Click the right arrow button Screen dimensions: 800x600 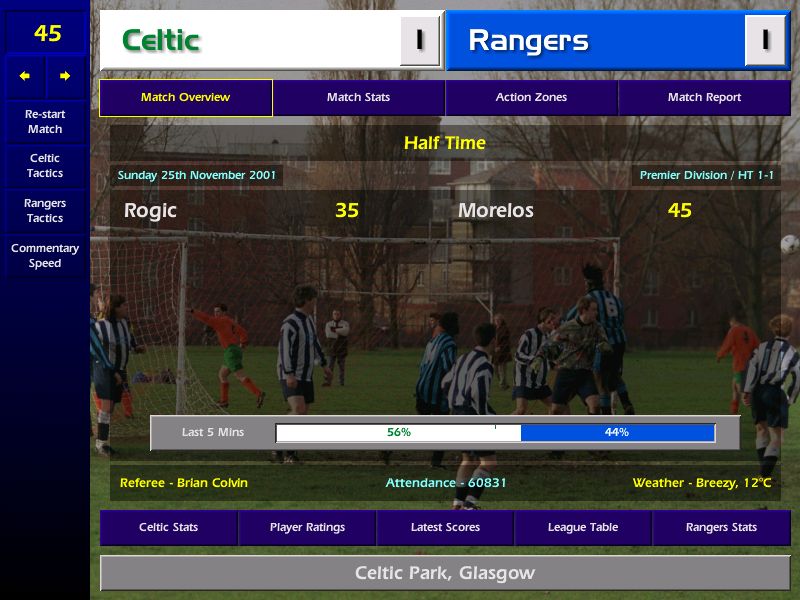click(x=65, y=76)
